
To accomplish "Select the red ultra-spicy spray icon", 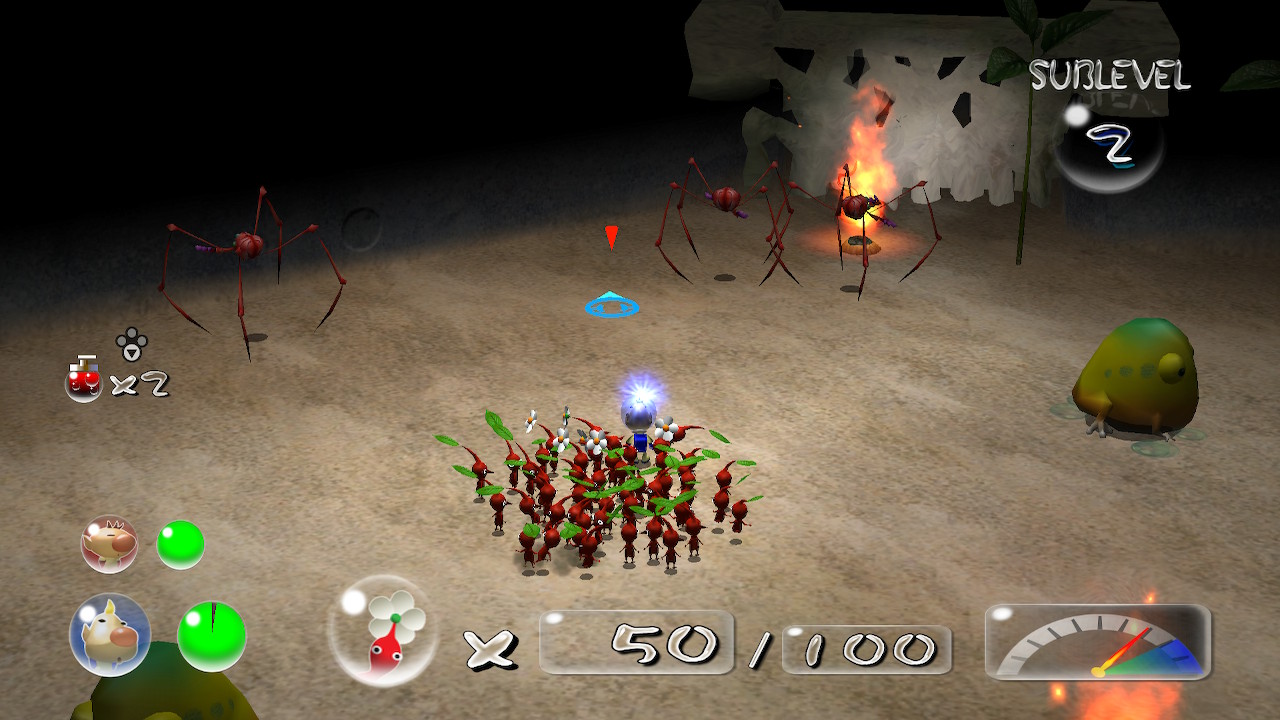I will pyautogui.click(x=84, y=380).
